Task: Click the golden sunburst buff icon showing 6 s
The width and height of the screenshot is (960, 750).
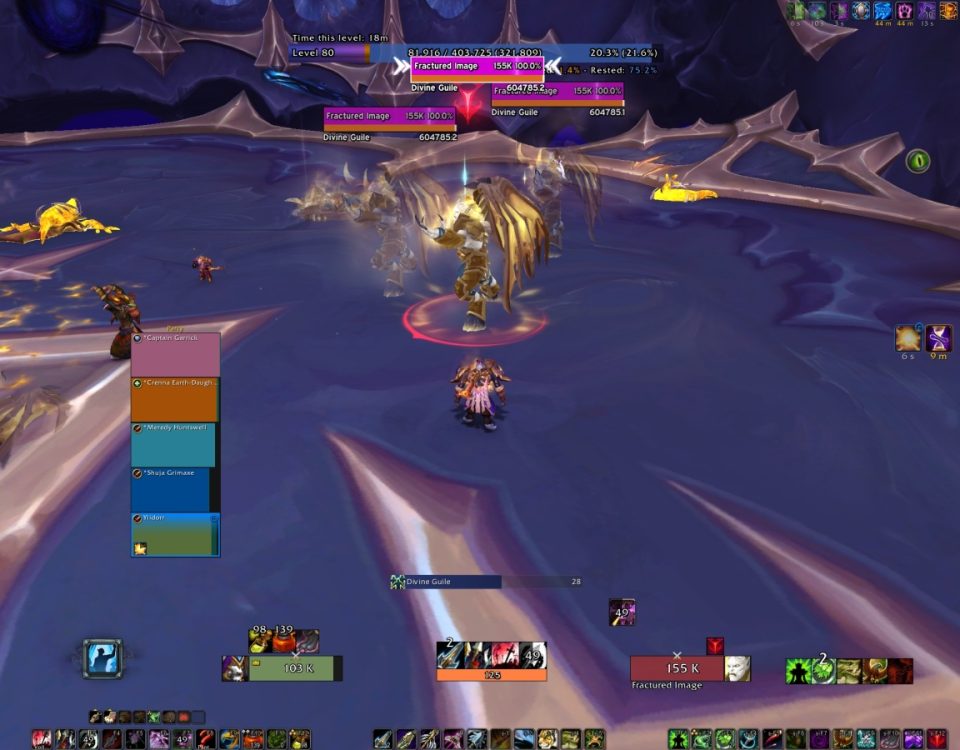Action: (x=908, y=338)
